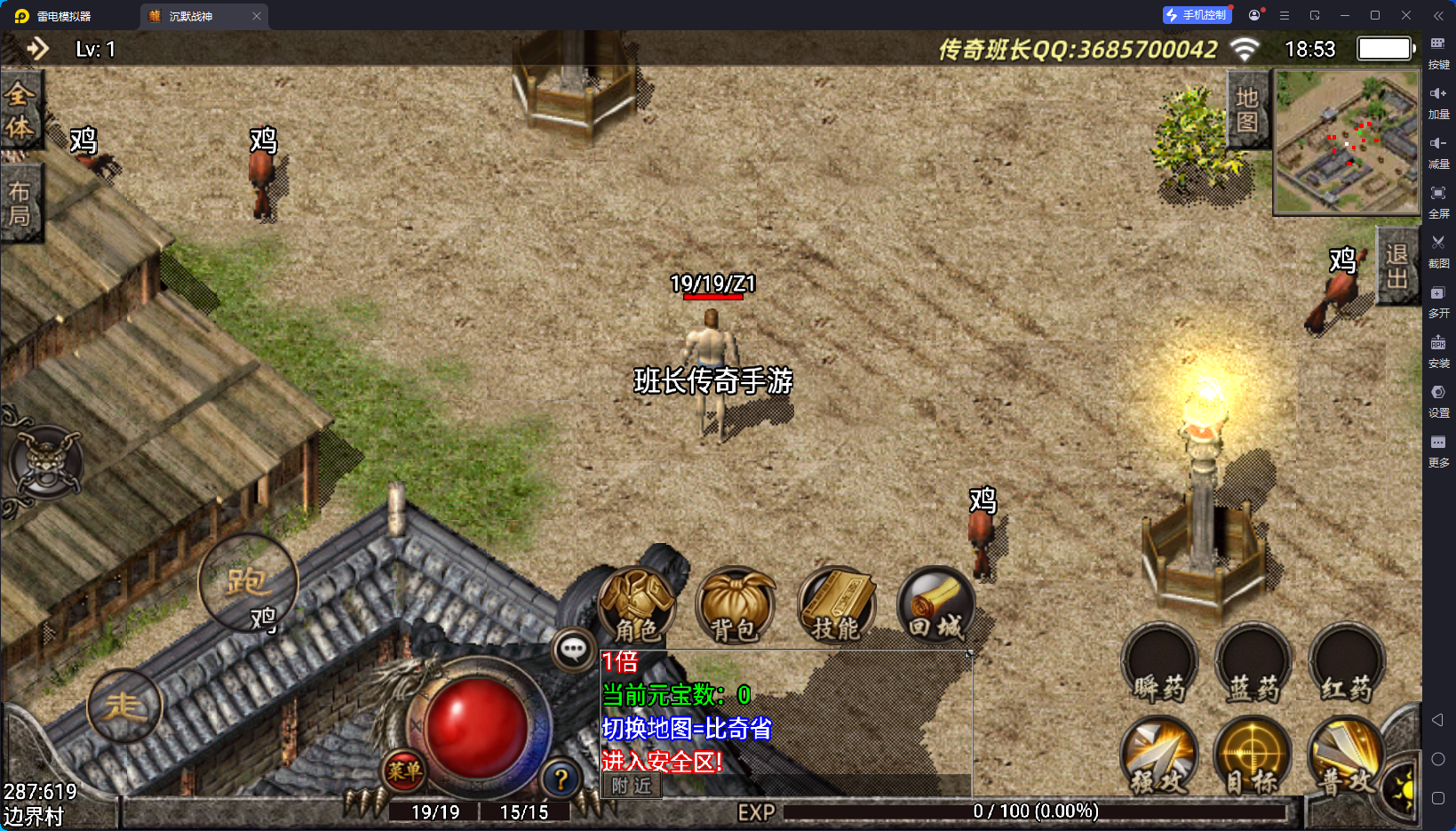The height and width of the screenshot is (831, 1456).
Task: Open the 角色 character panel
Action: point(637,605)
